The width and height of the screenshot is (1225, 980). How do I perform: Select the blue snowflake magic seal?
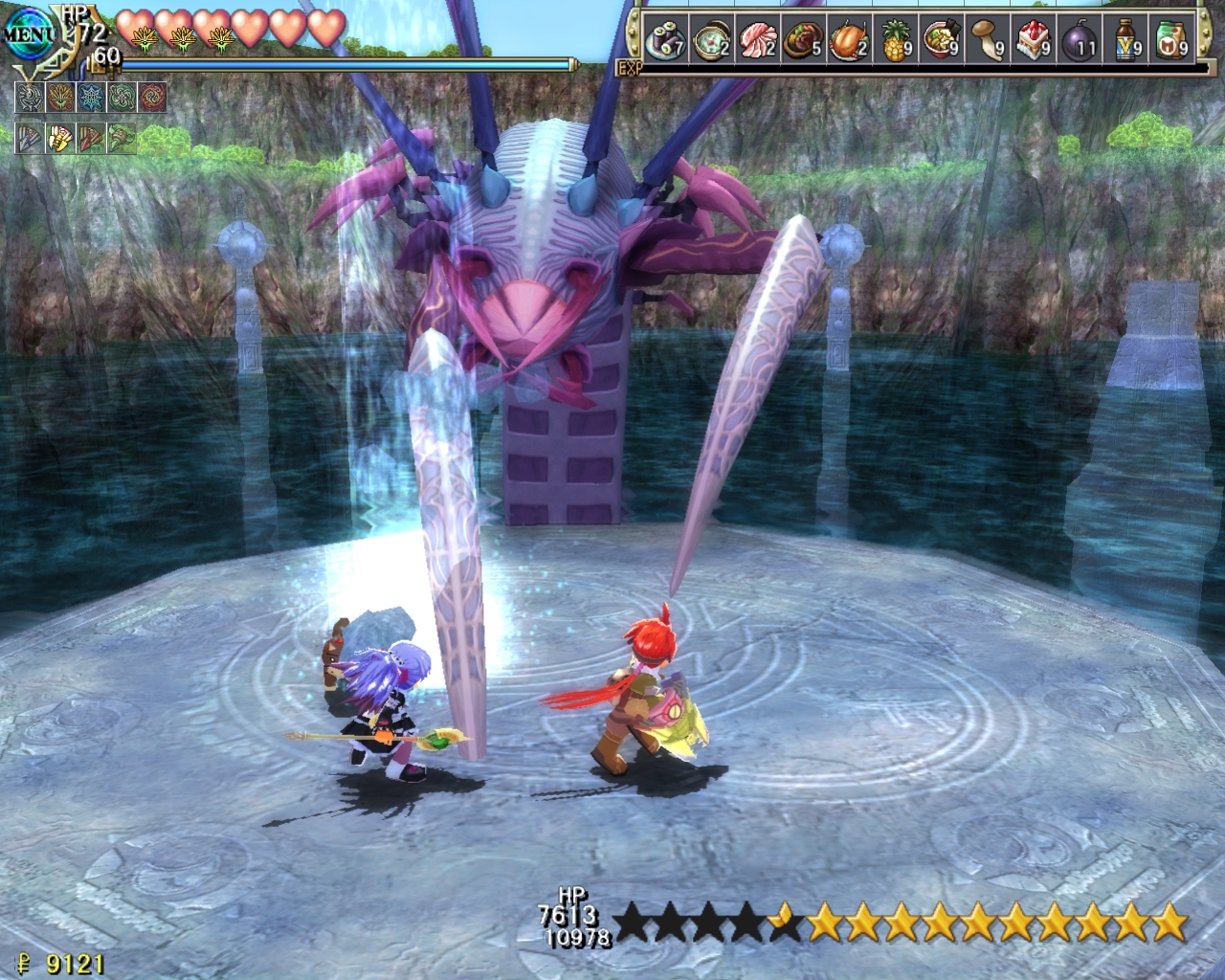91,98
